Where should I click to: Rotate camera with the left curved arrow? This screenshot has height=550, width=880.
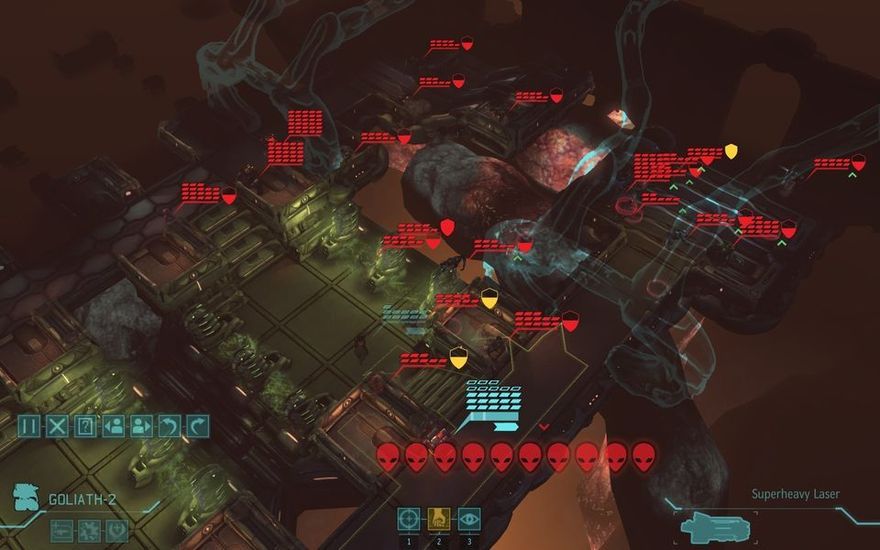tap(170, 426)
